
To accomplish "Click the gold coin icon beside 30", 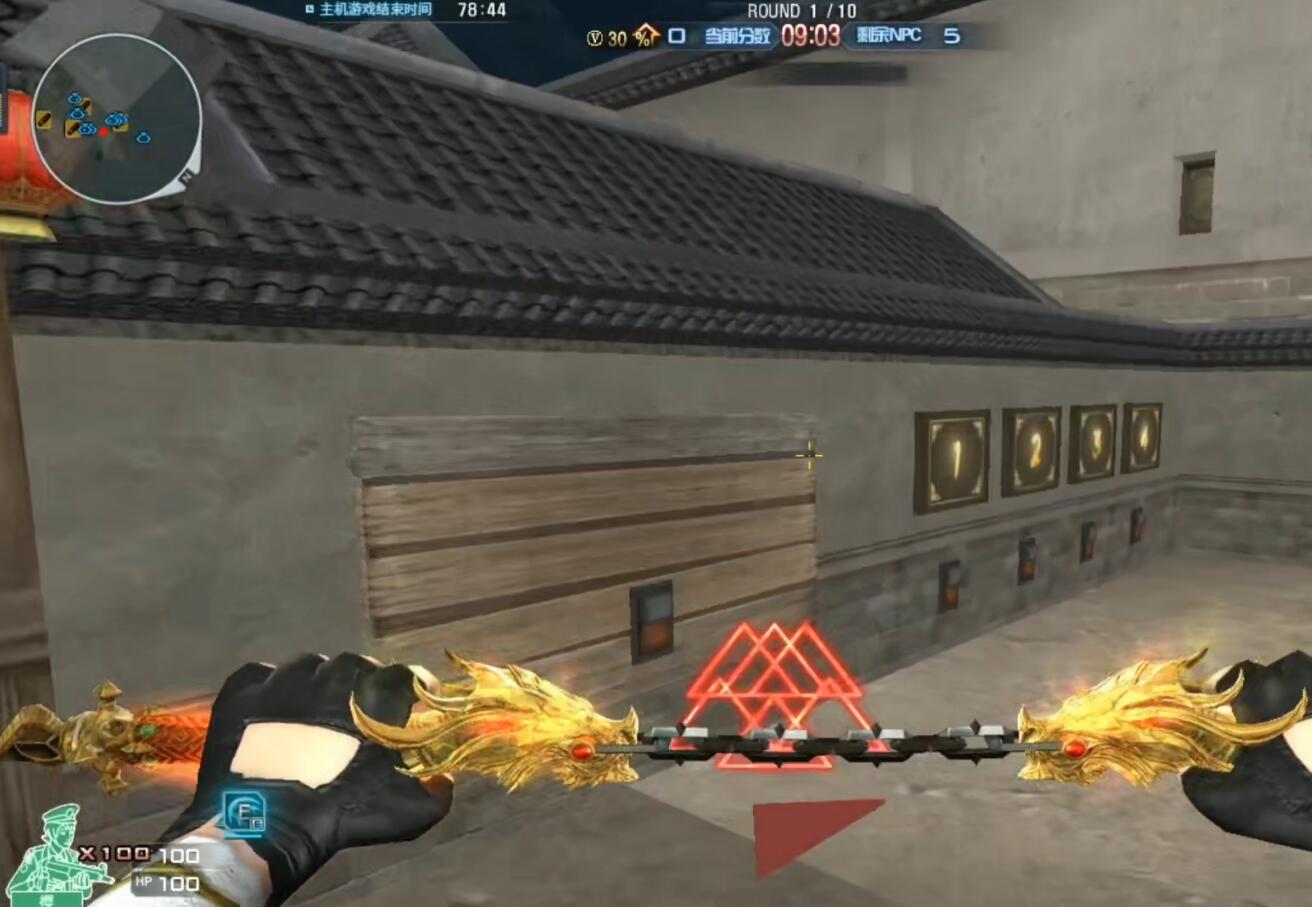I will (x=595, y=38).
